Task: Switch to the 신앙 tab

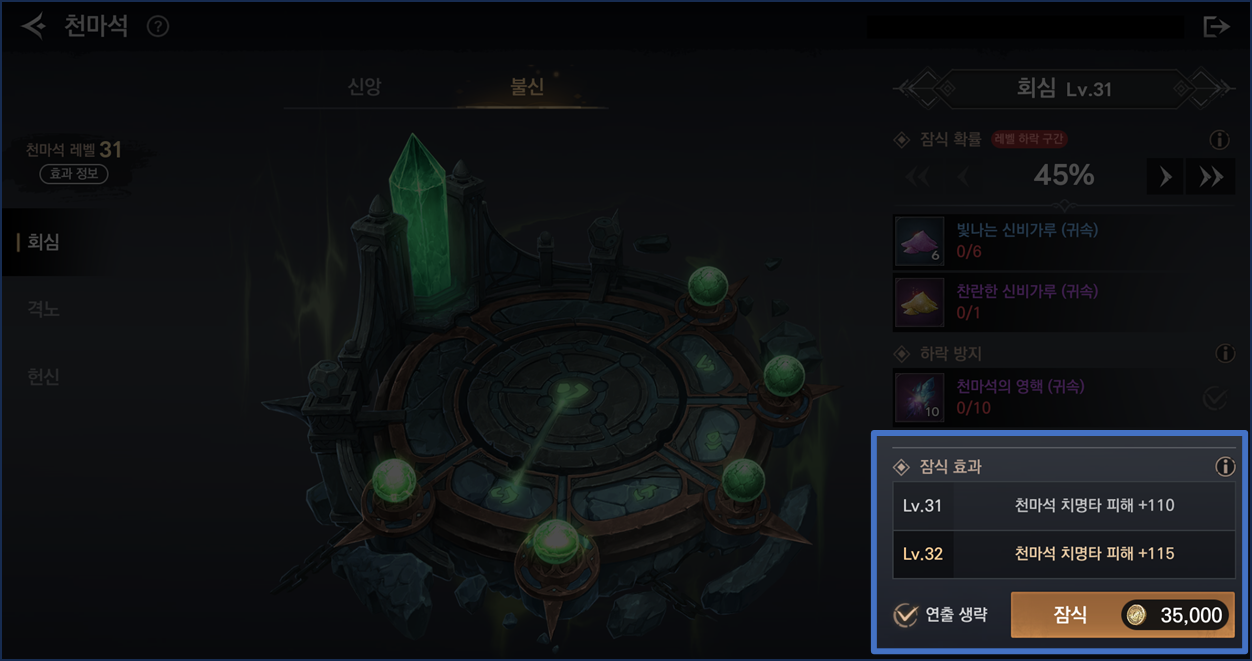Action: click(x=364, y=87)
